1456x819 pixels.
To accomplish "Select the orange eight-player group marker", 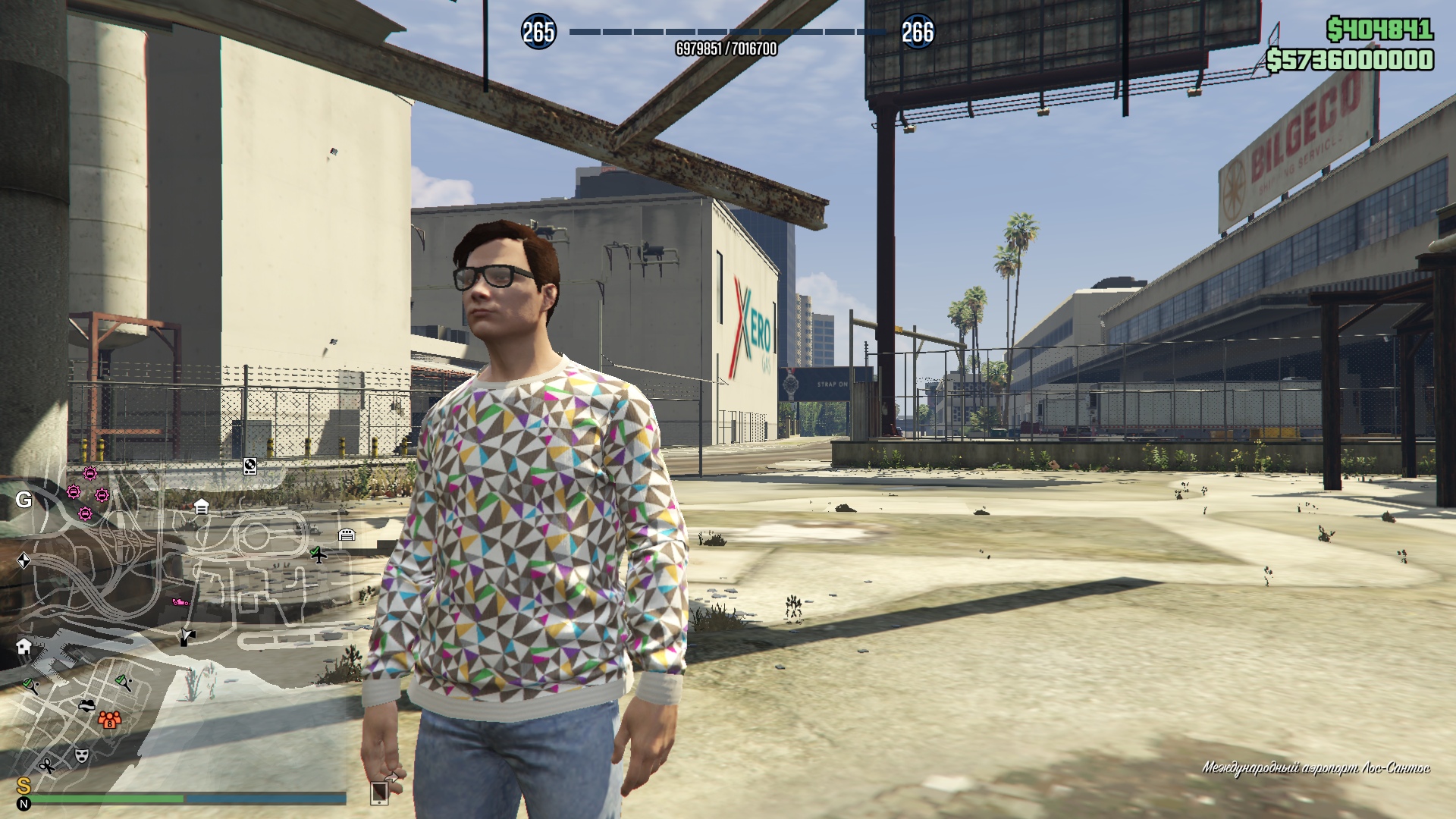I will point(110,719).
